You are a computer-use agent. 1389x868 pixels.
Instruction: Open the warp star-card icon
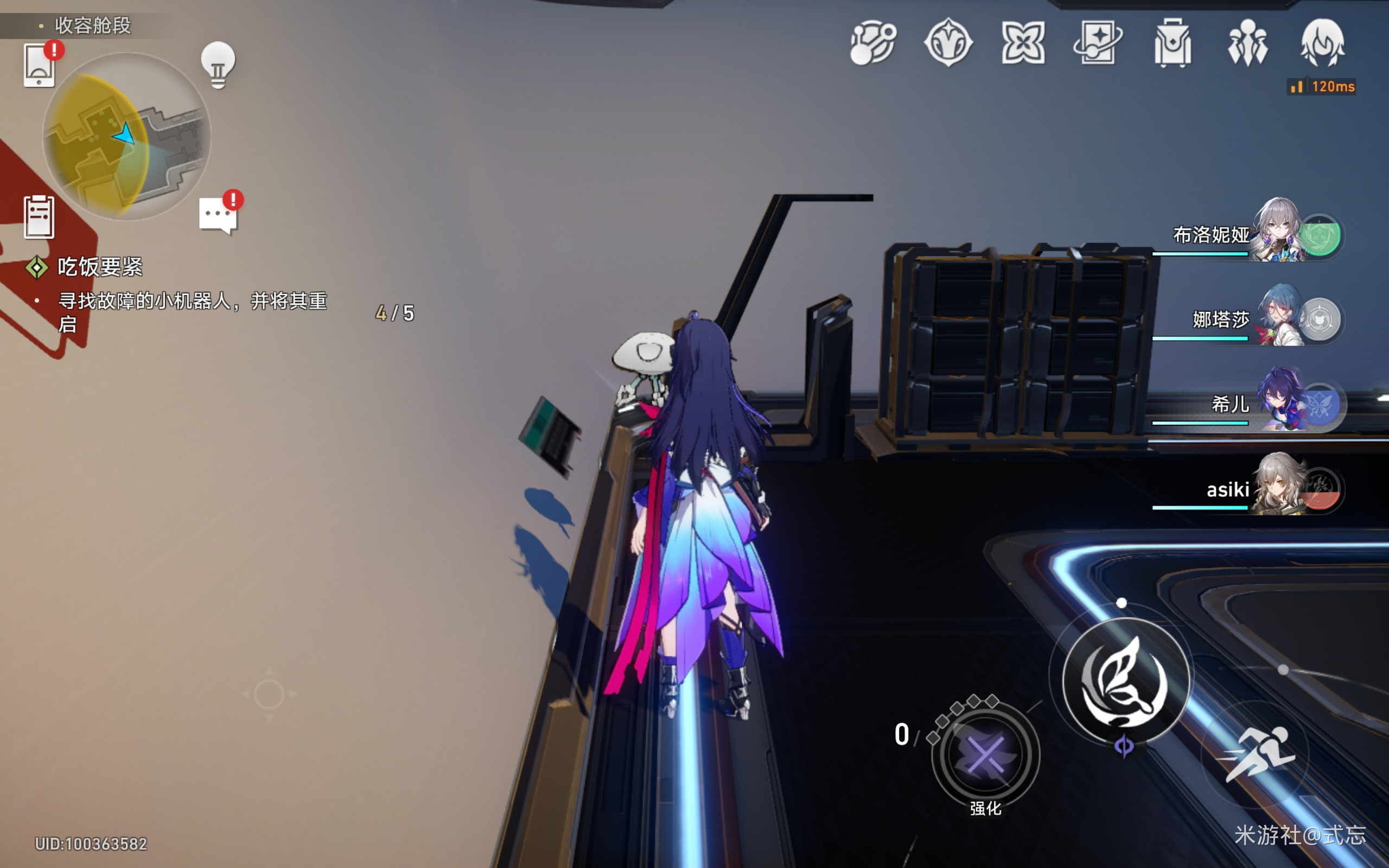pos(1098,43)
